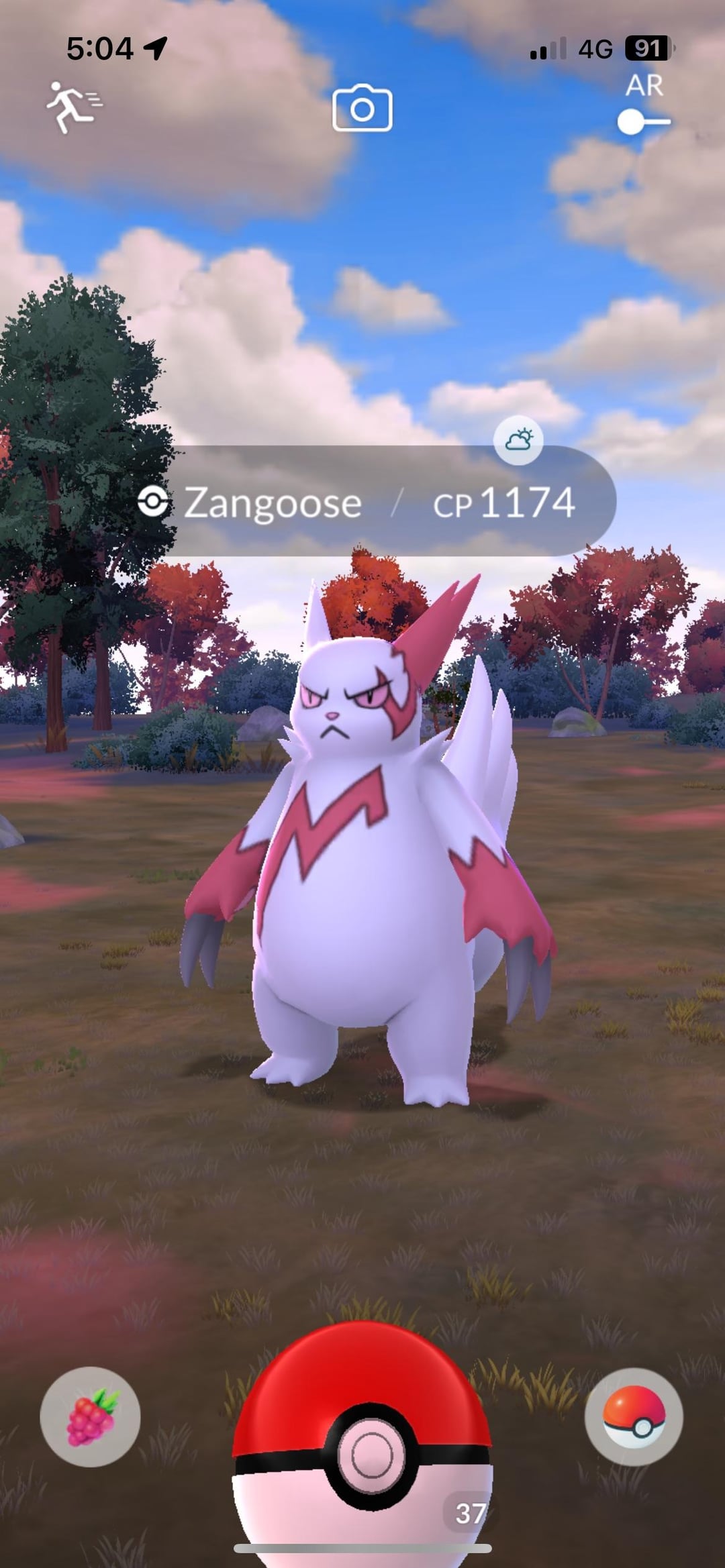Toggle the AR mode switch

click(643, 121)
